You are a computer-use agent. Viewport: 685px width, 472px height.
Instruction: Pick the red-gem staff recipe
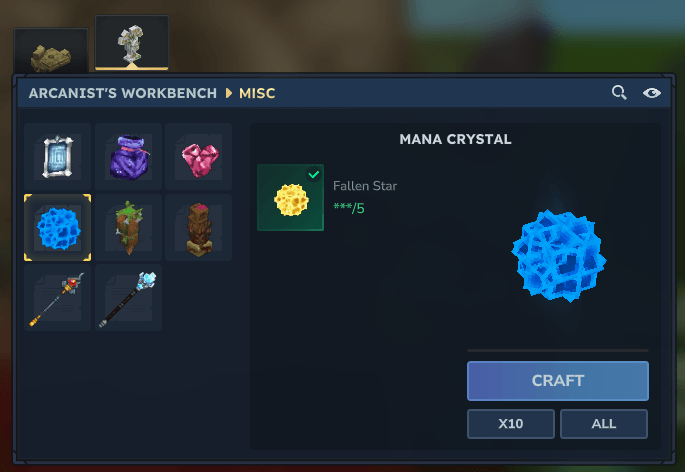point(57,298)
